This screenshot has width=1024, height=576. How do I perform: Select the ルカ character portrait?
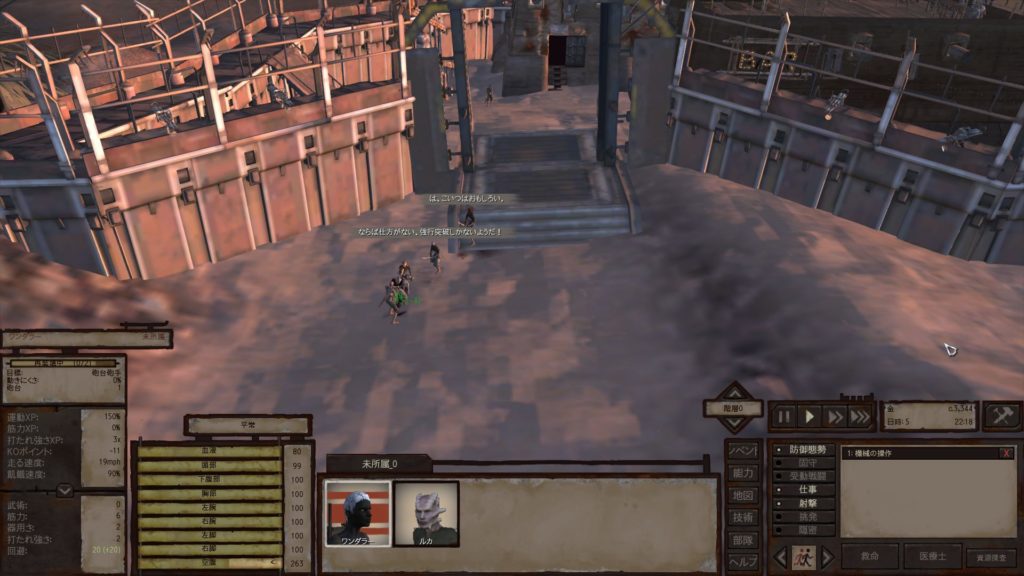pyautogui.click(x=426, y=514)
